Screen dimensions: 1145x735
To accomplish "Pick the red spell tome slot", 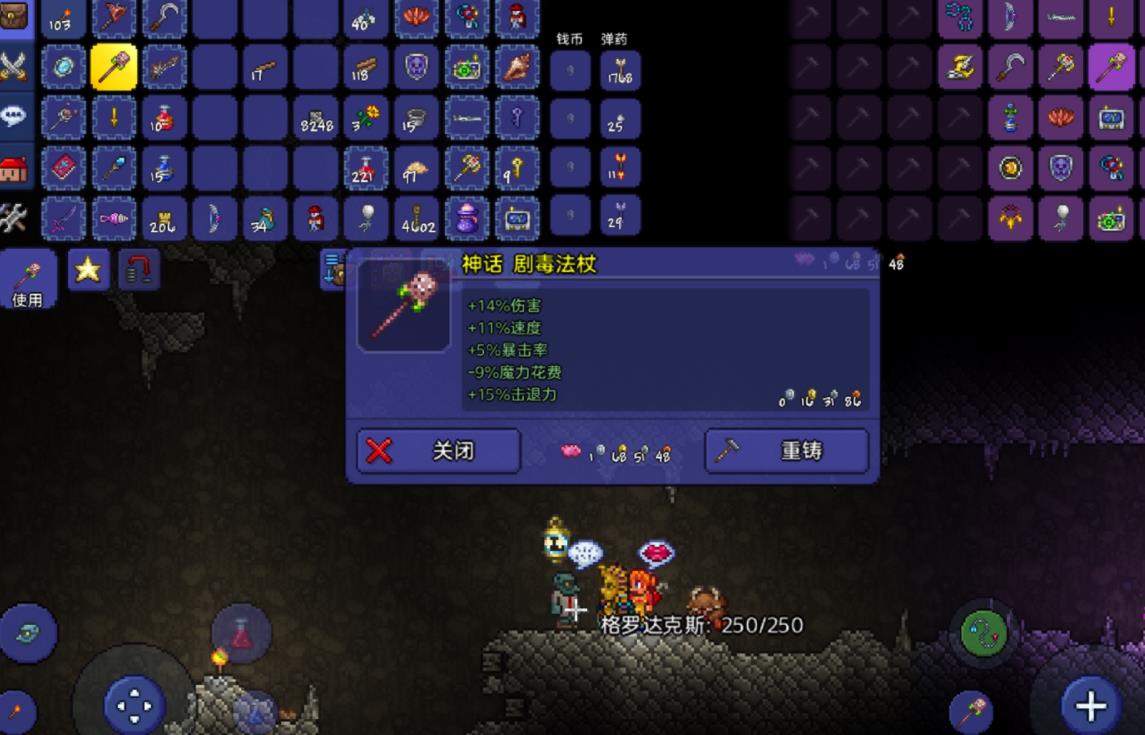I will tap(64, 167).
